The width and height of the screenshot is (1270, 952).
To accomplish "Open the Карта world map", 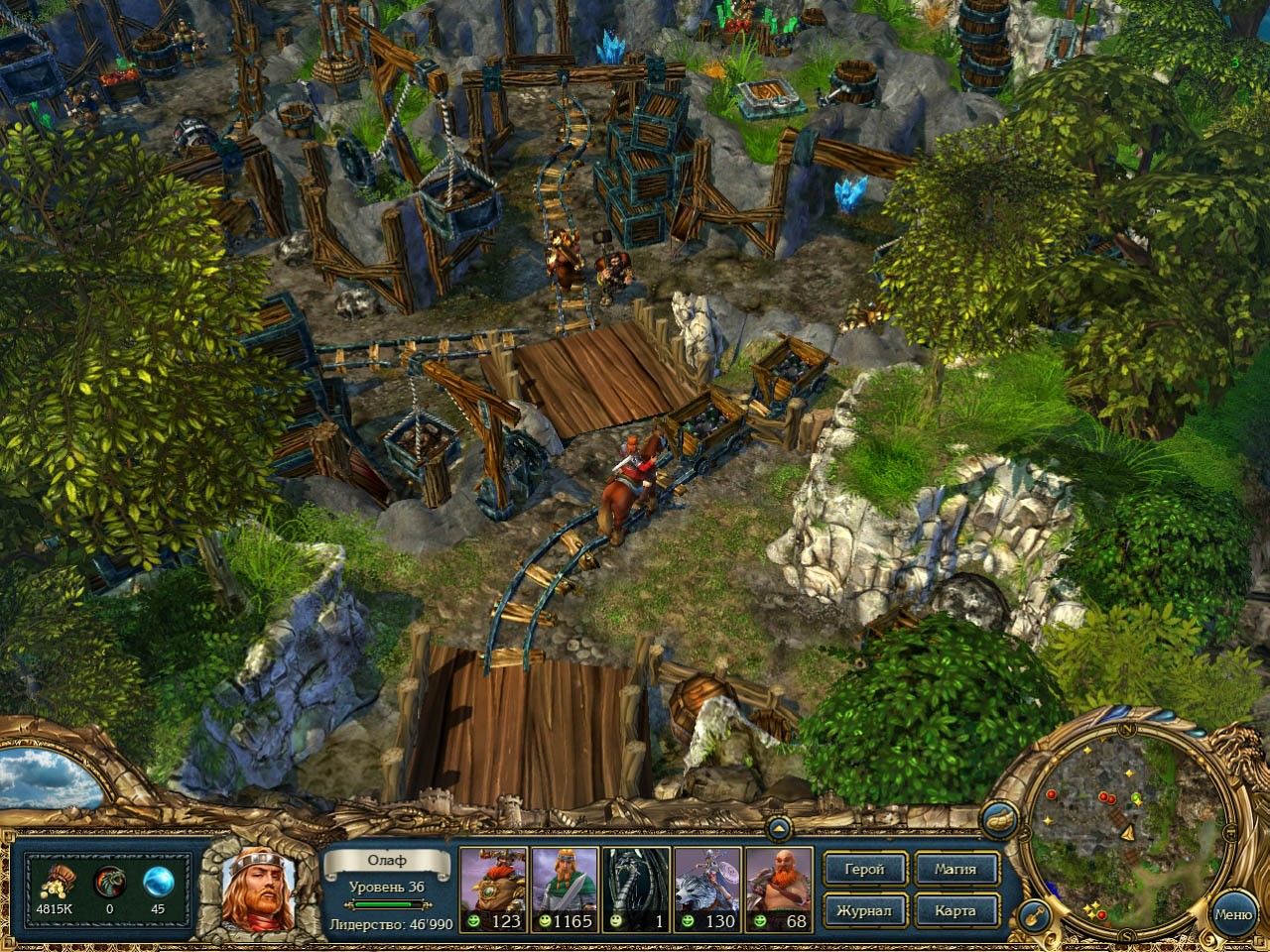I will point(954,910).
